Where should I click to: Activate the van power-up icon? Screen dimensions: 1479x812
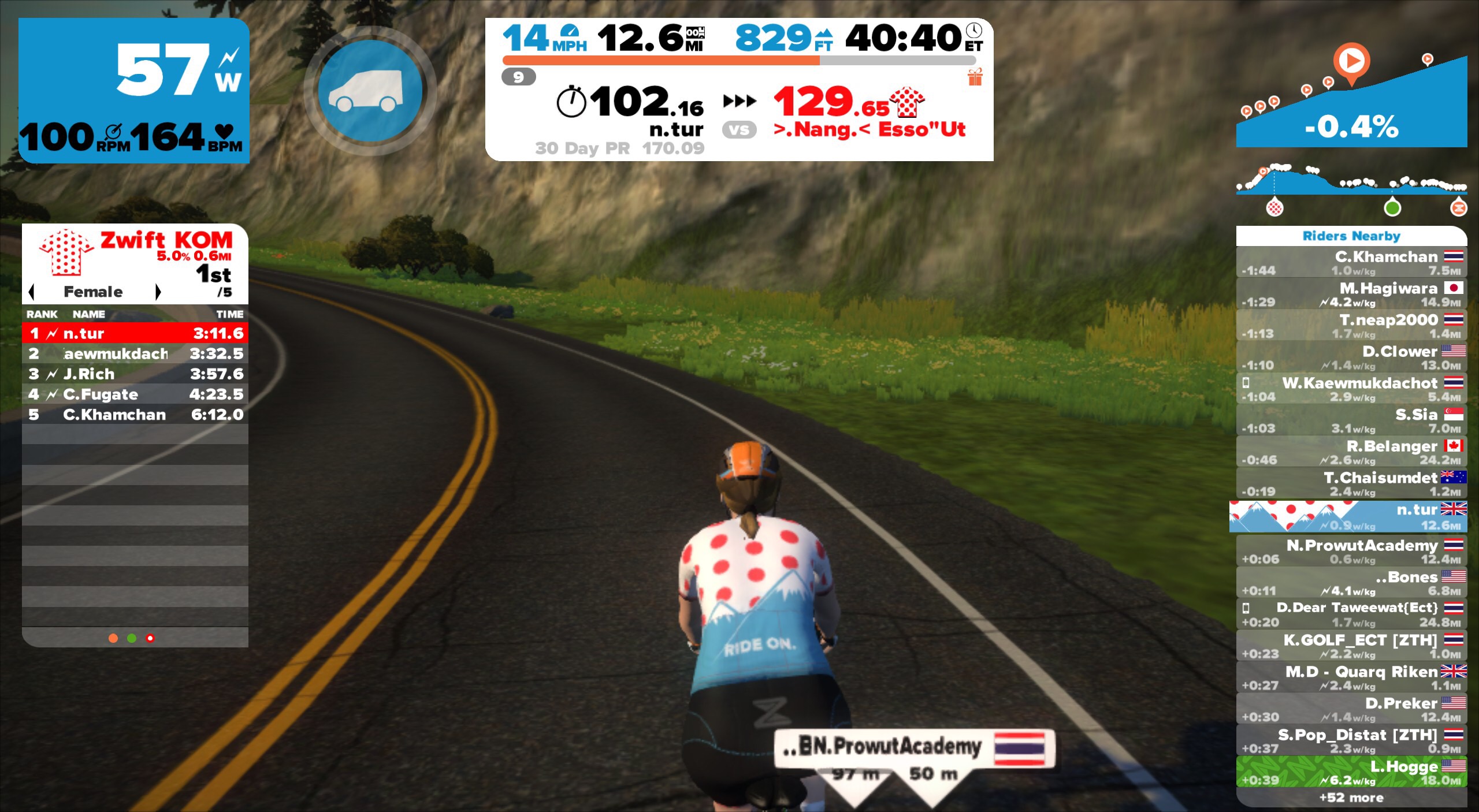(x=370, y=91)
